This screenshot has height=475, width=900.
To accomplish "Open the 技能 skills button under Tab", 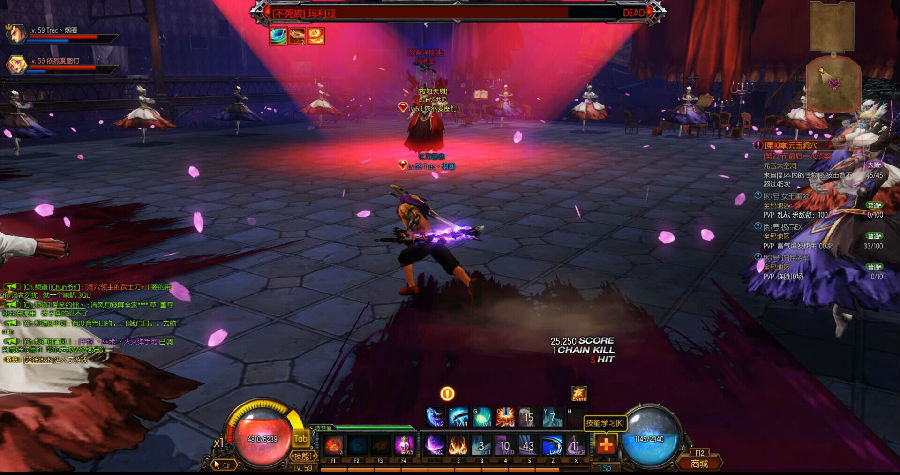I will pos(299,455).
